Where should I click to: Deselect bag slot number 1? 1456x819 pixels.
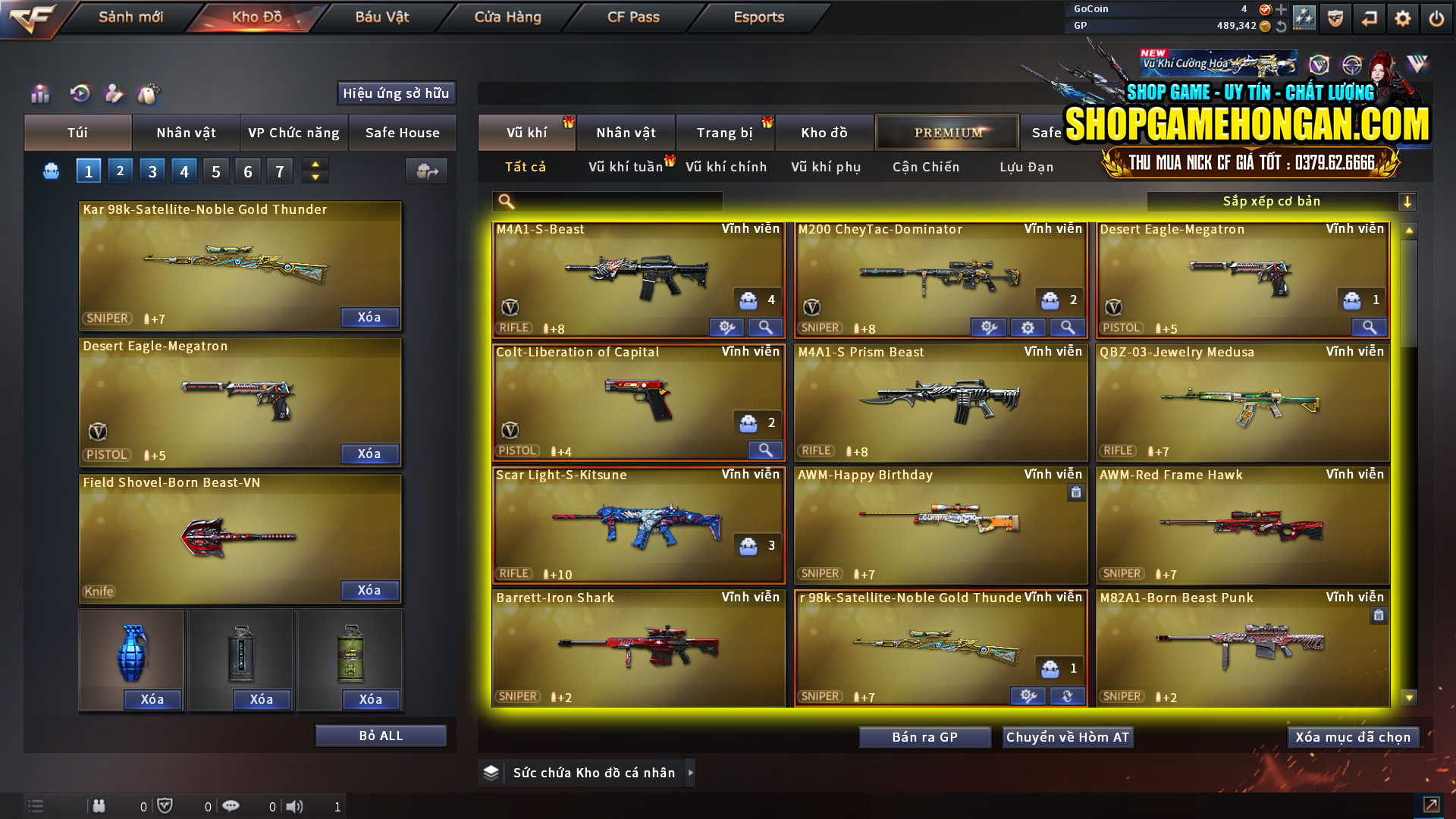pos(88,171)
